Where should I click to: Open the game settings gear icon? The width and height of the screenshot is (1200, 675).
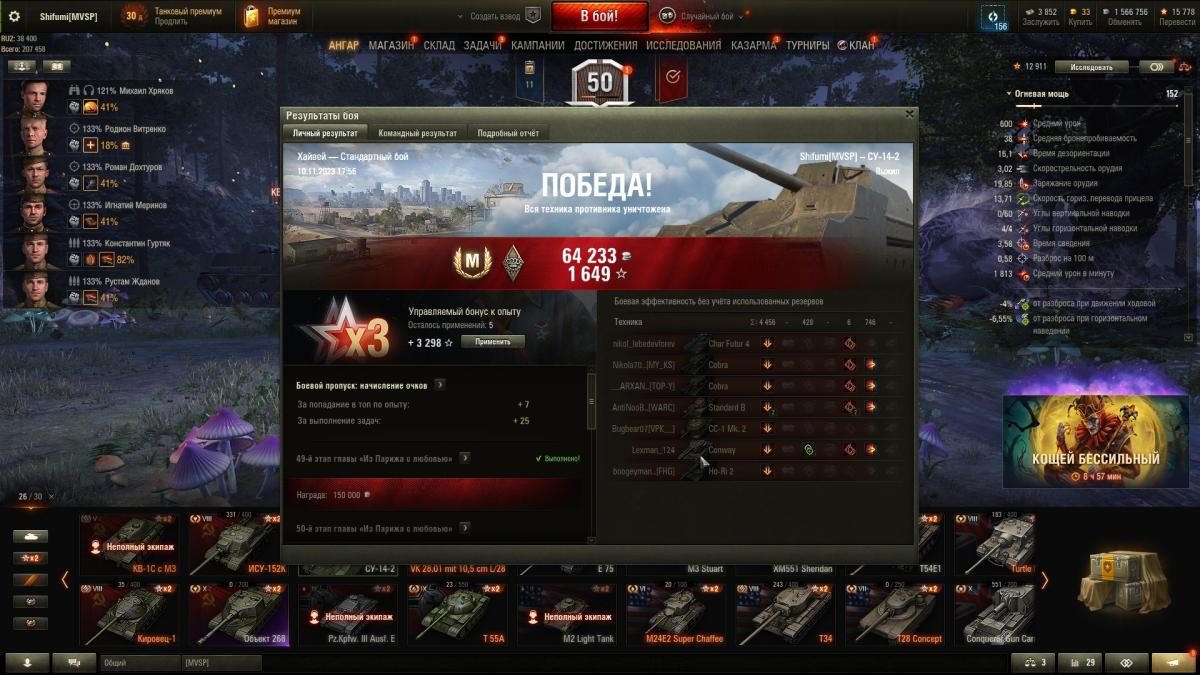14,16
